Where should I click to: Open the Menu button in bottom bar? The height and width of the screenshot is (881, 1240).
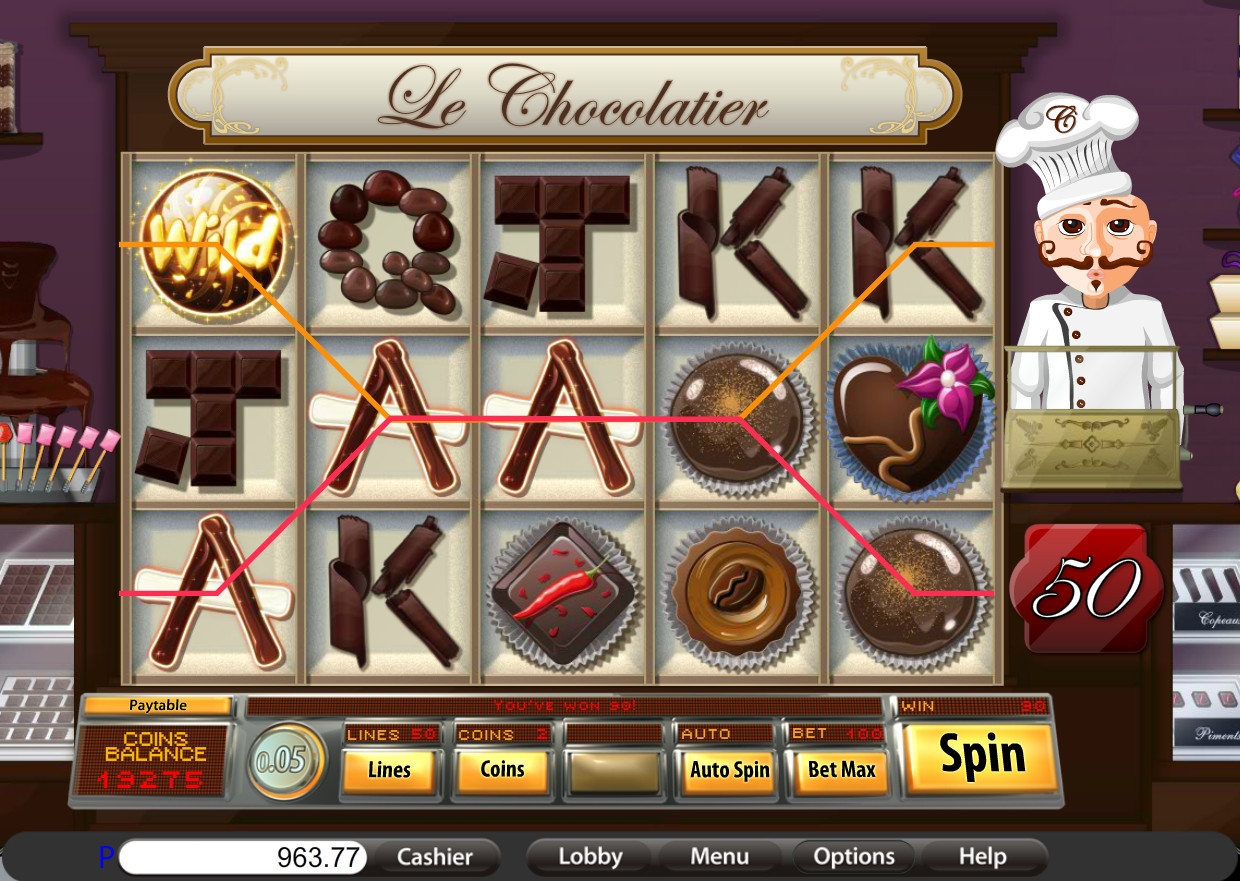pyautogui.click(x=719, y=857)
